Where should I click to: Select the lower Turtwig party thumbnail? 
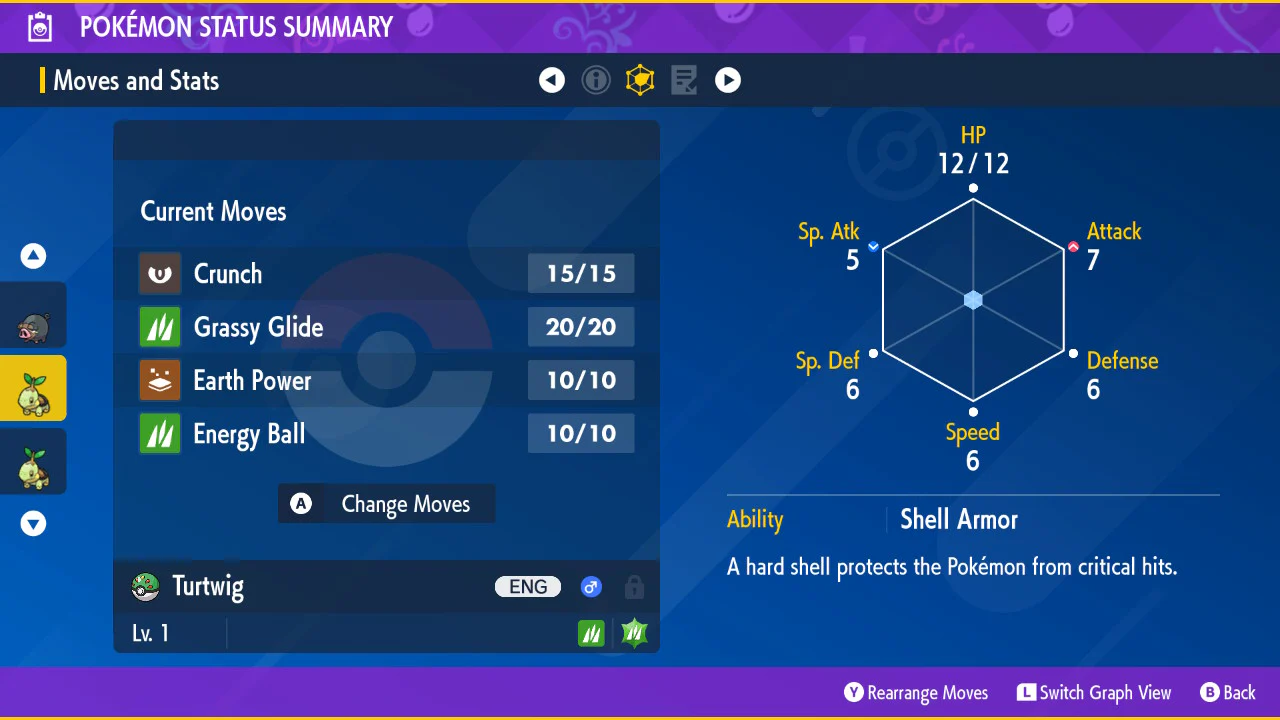coord(33,462)
